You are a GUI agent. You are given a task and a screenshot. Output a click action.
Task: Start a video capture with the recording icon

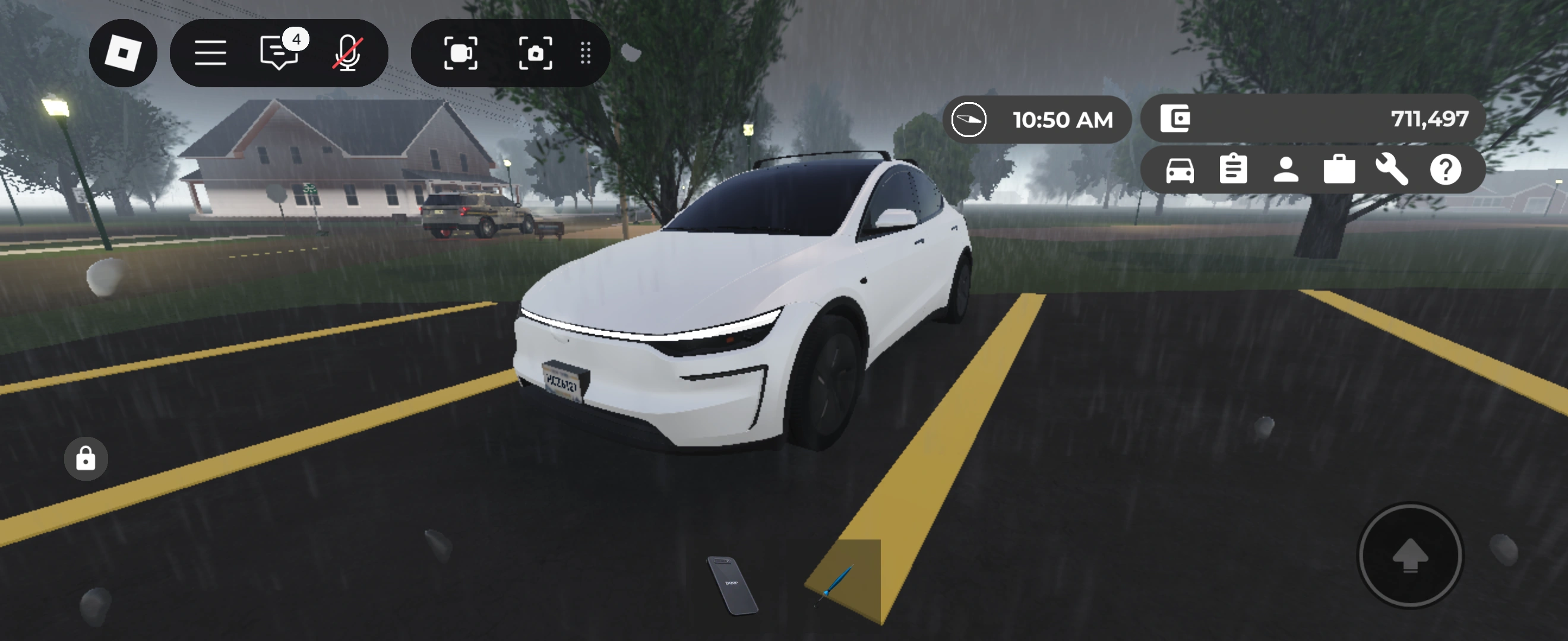tap(462, 53)
